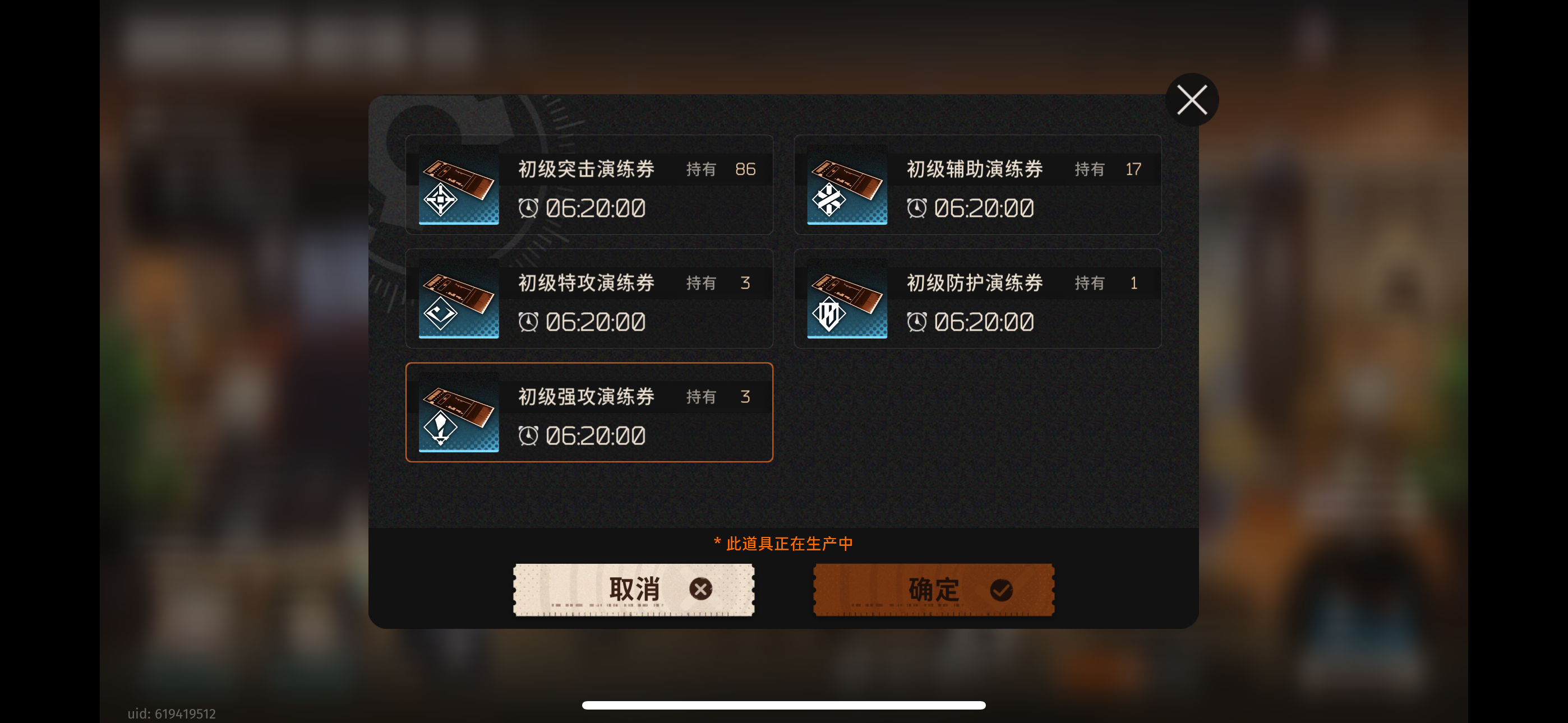Select the 初级突击演练券 entry card
The width and height of the screenshot is (1568, 723).
[x=589, y=186]
